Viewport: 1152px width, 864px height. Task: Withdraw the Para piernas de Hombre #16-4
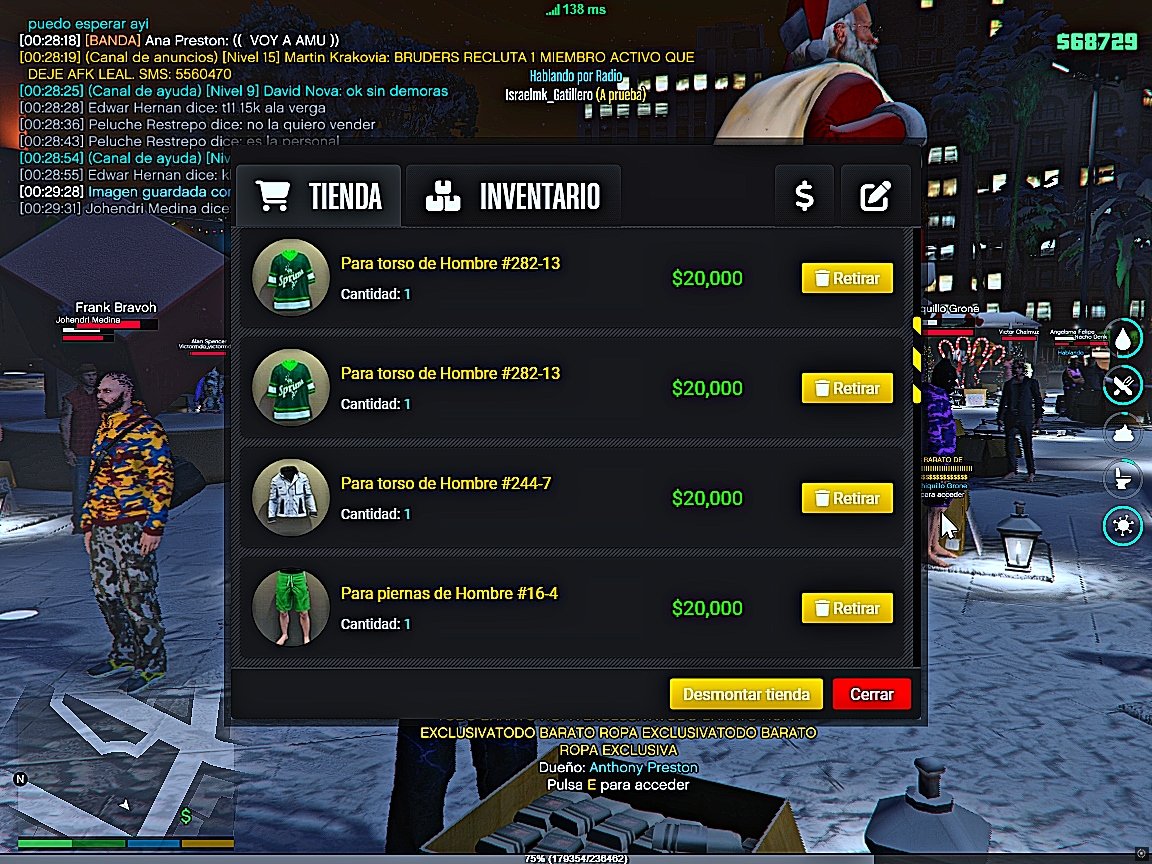847,608
